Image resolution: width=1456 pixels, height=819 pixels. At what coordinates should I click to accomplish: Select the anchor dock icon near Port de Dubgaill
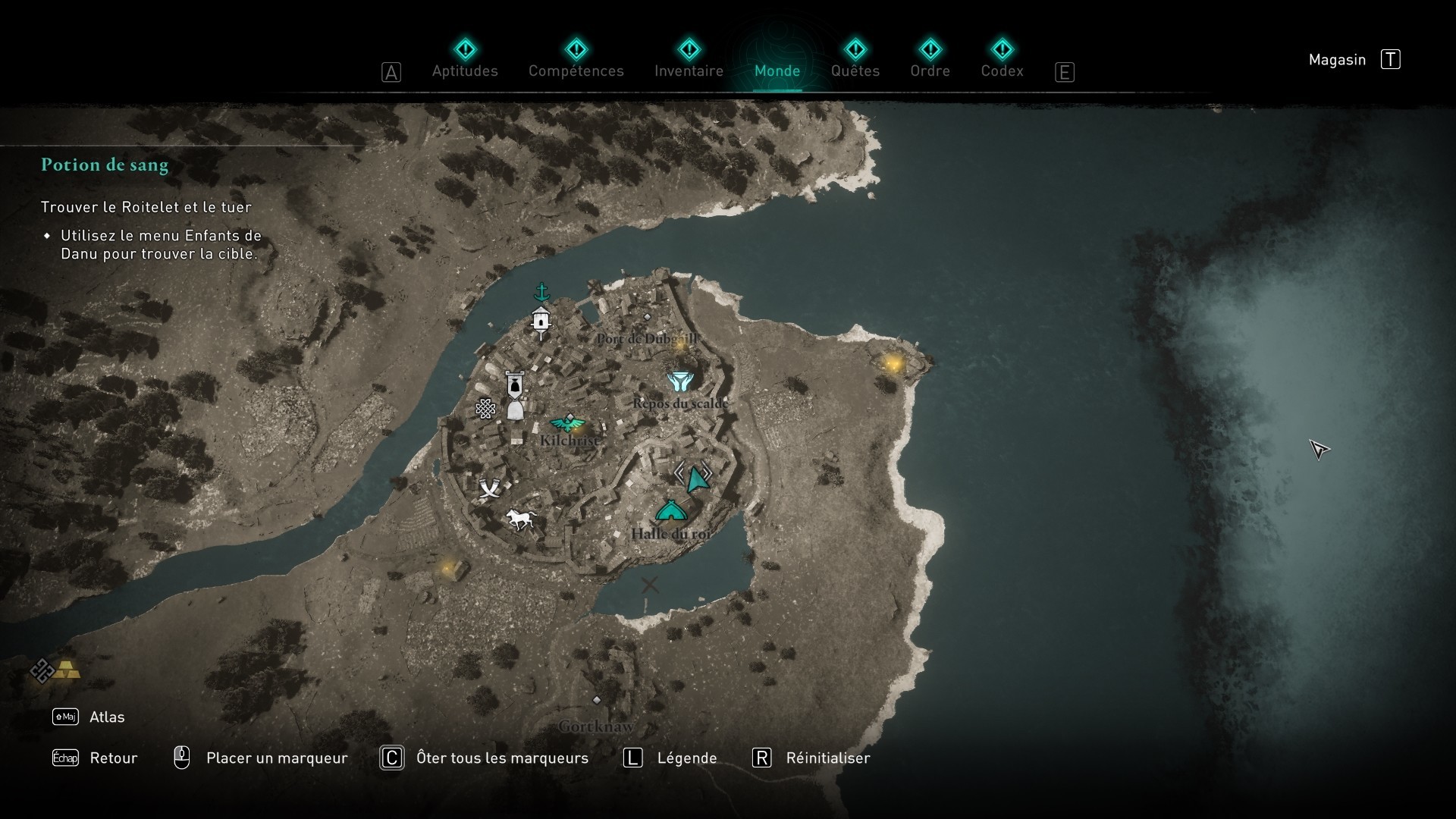point(541,290)
